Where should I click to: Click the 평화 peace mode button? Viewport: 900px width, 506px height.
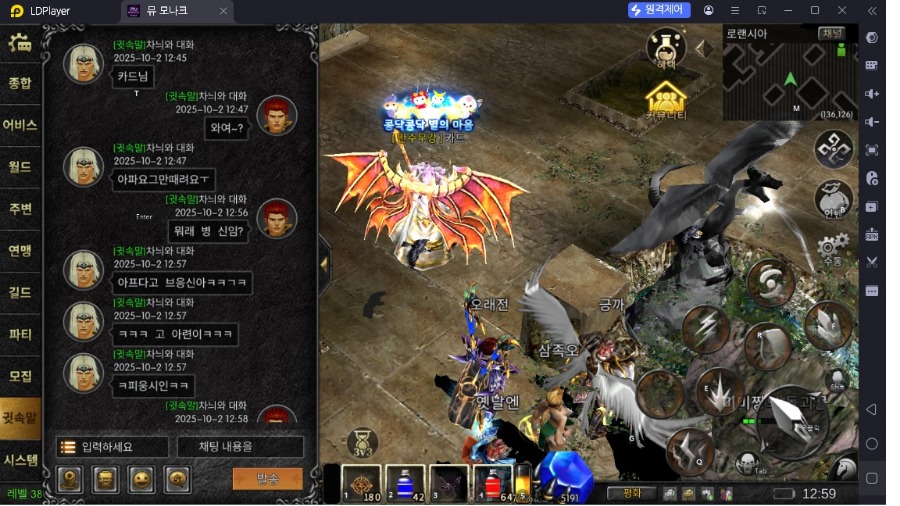point(631,493)
